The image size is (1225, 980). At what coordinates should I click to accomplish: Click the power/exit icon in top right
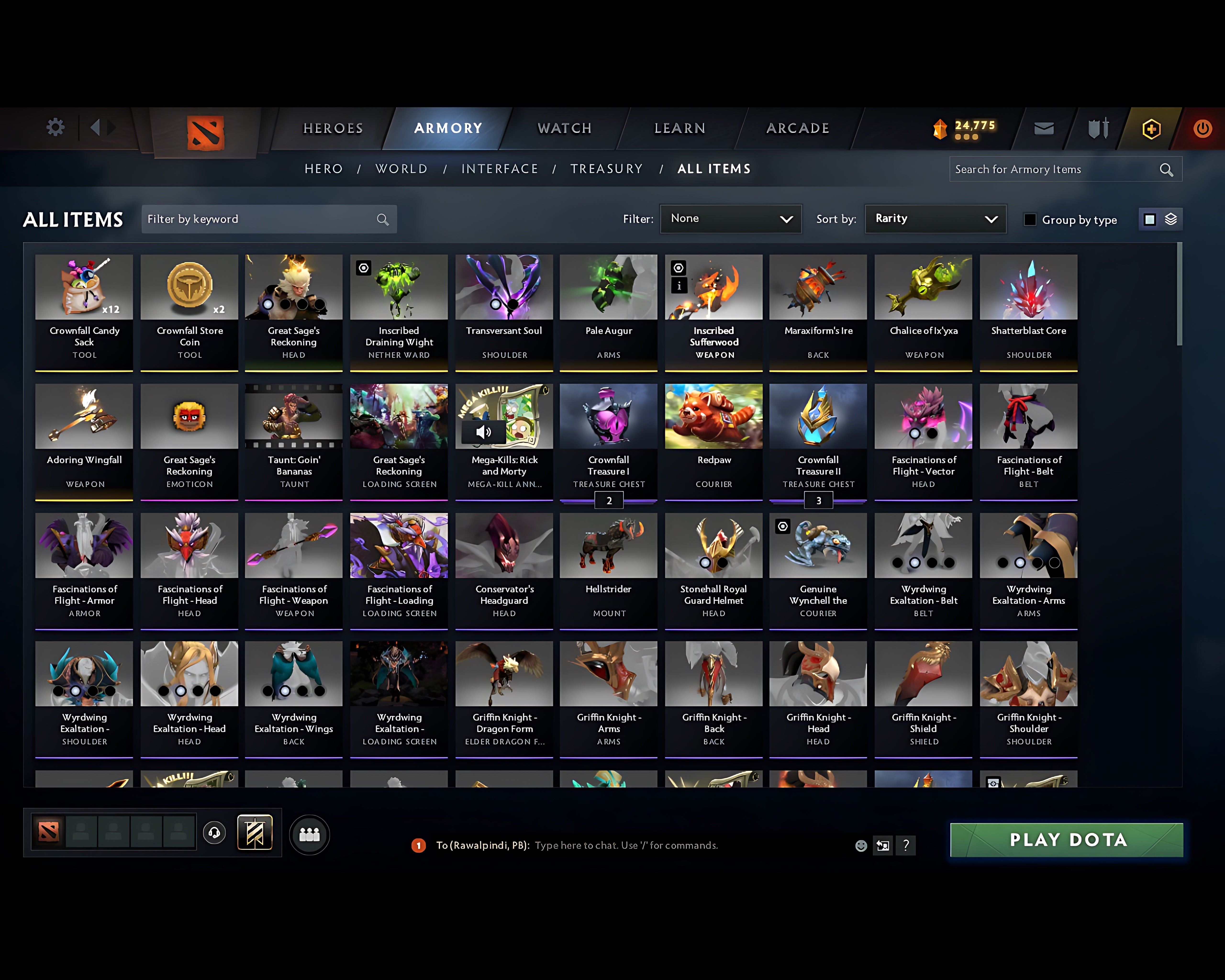1202,128
